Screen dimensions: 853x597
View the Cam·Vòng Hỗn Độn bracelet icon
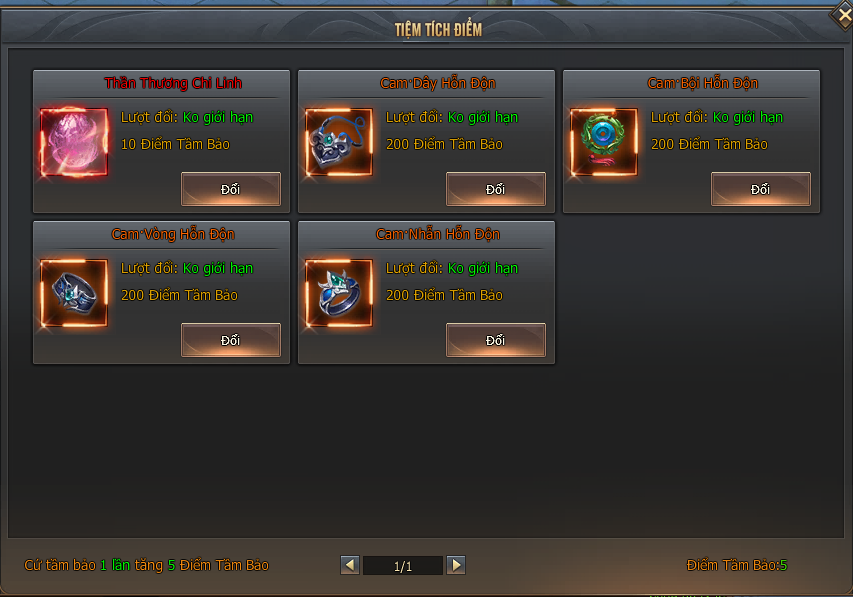pos(74,294)
